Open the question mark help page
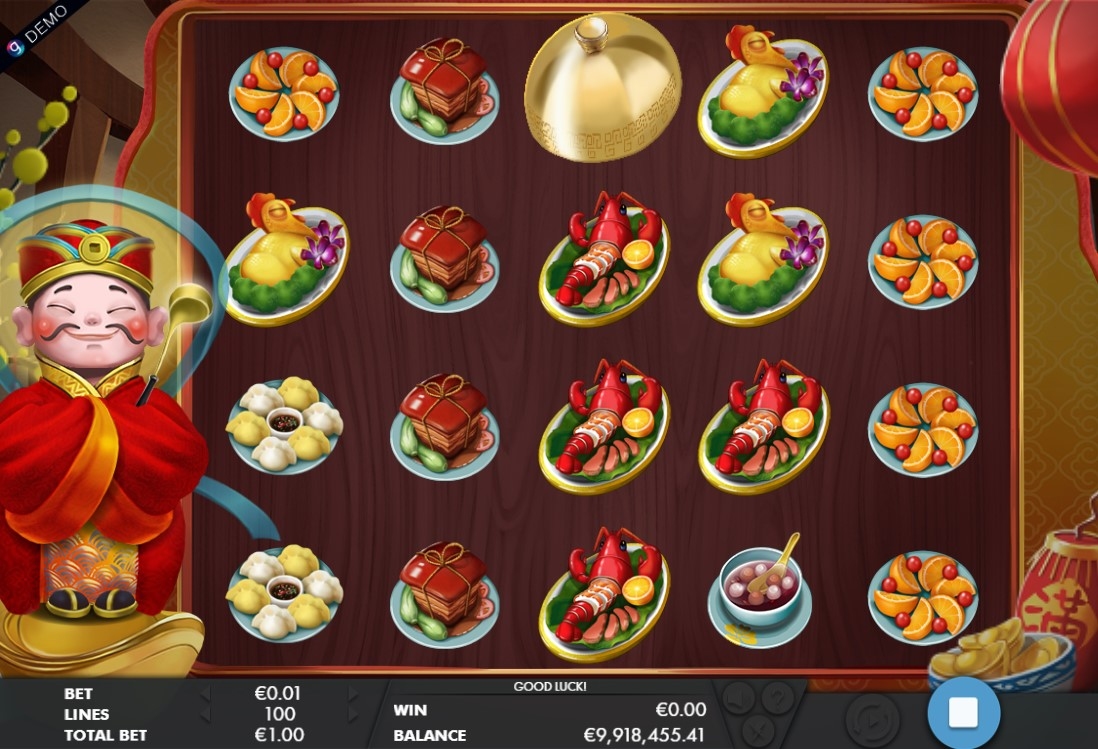Screen dimensions: 1098x749 (777, 697)
